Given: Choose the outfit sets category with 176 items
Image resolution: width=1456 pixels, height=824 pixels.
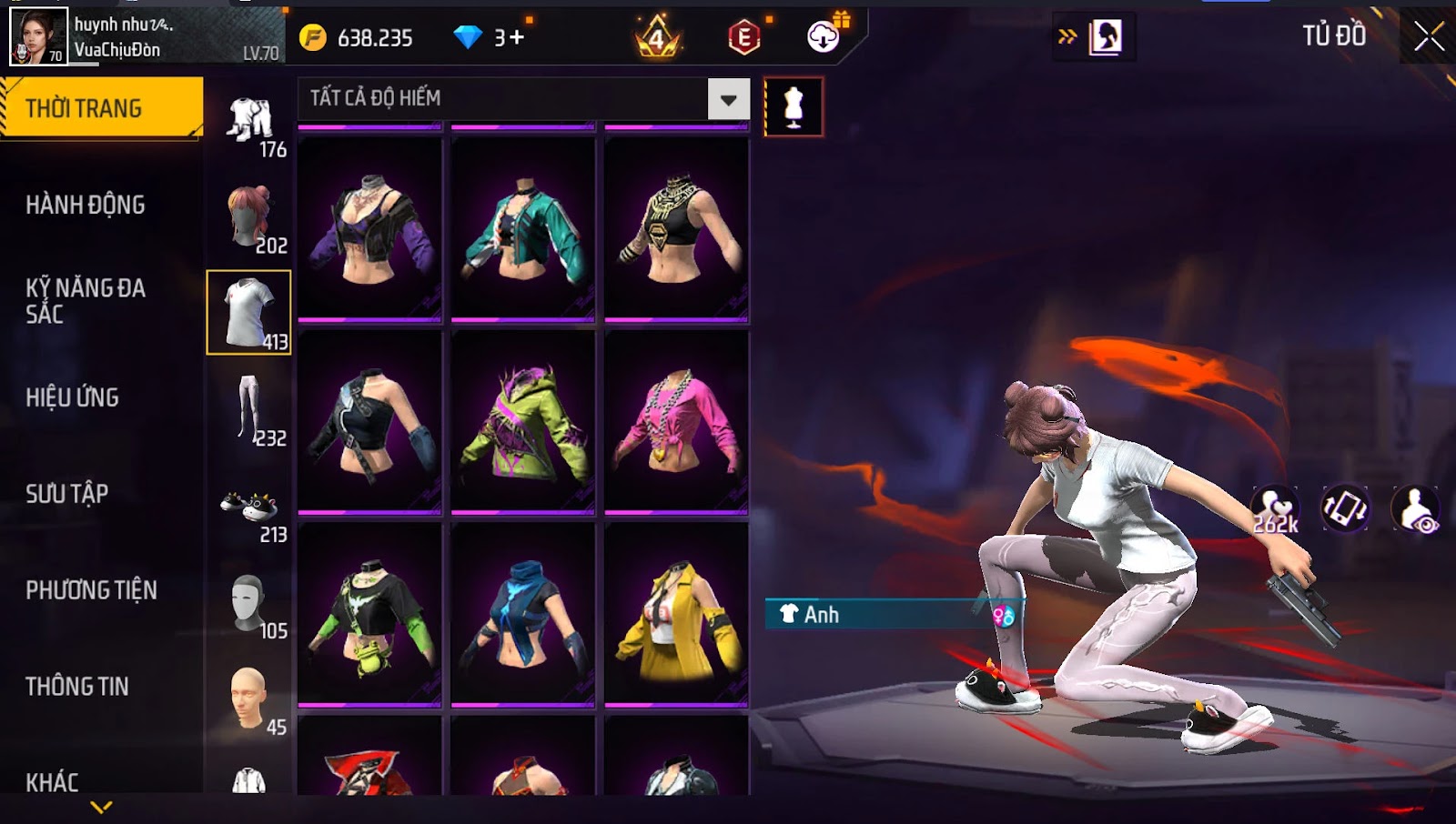Looking at the screenshot, I should click(x=249, y=123).
